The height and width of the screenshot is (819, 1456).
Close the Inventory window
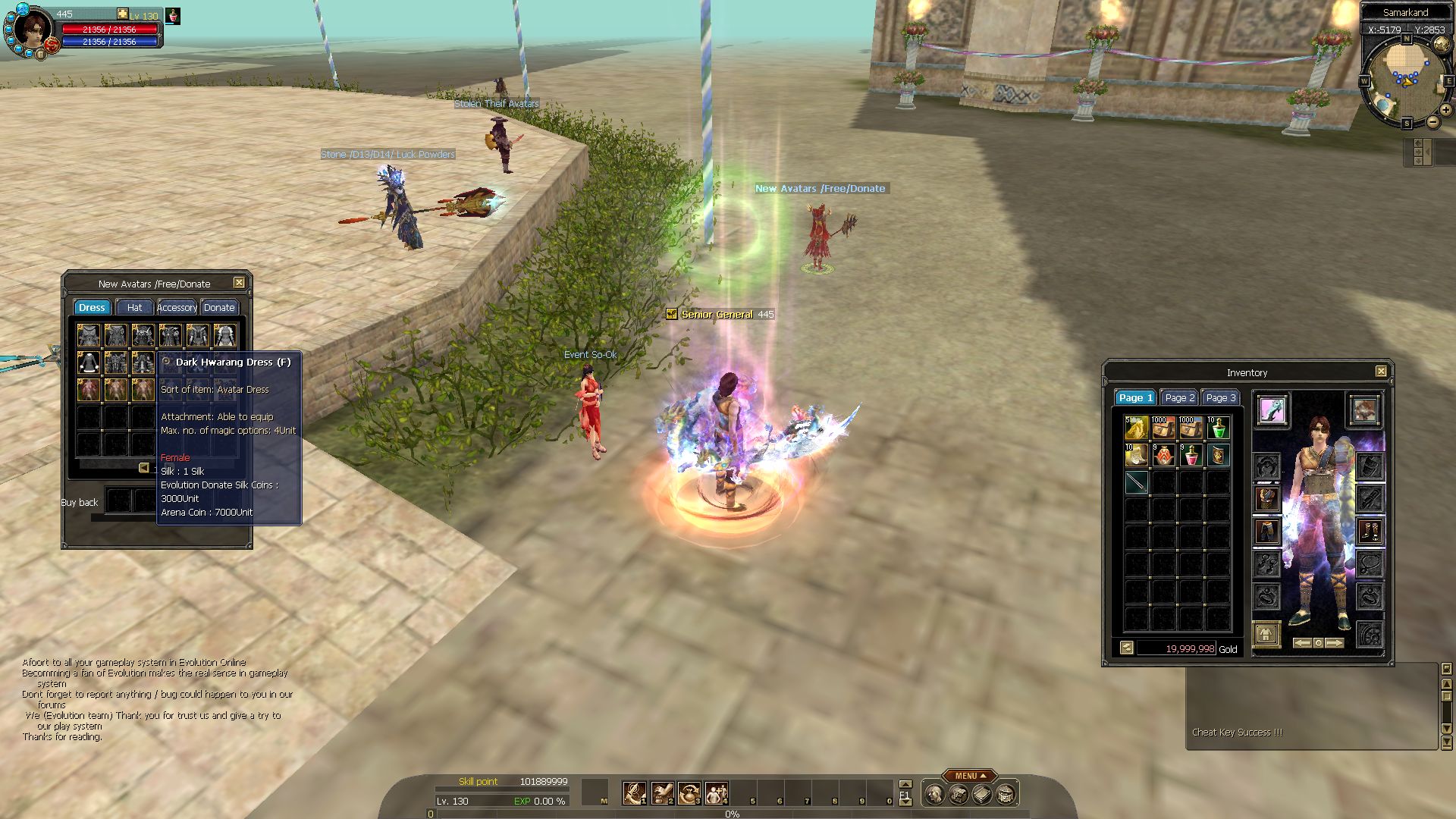tap(1381, 372)
